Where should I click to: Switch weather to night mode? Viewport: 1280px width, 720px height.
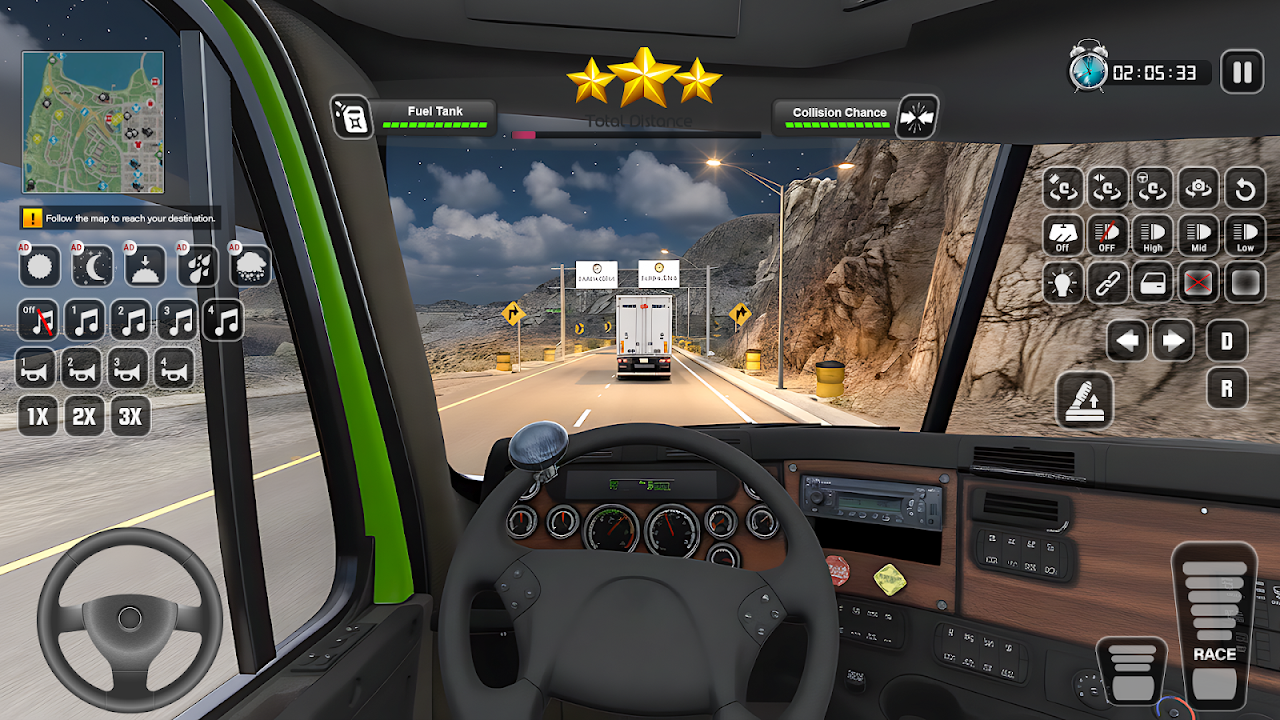(92, 266)
